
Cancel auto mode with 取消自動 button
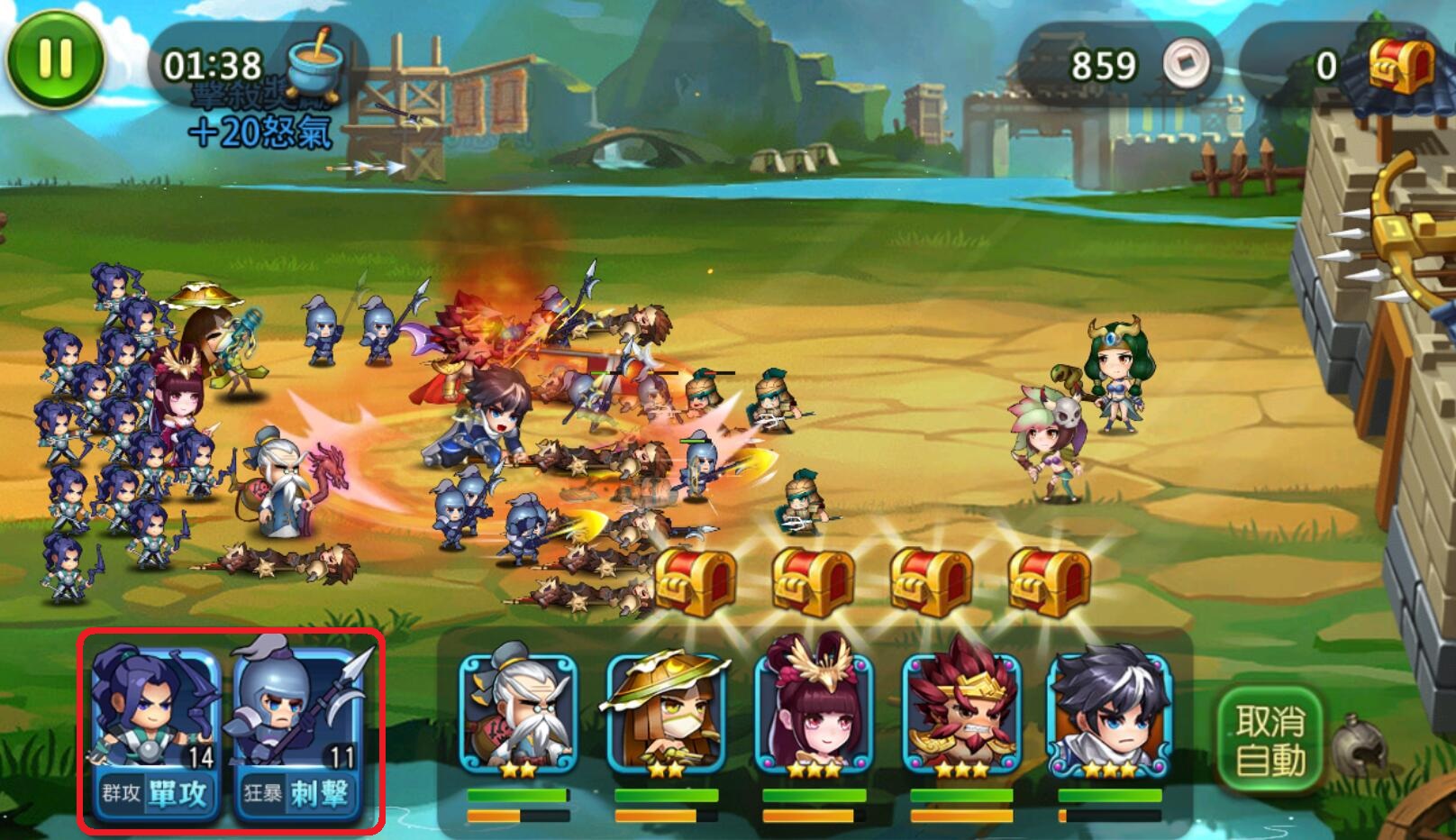(1269, 741)
